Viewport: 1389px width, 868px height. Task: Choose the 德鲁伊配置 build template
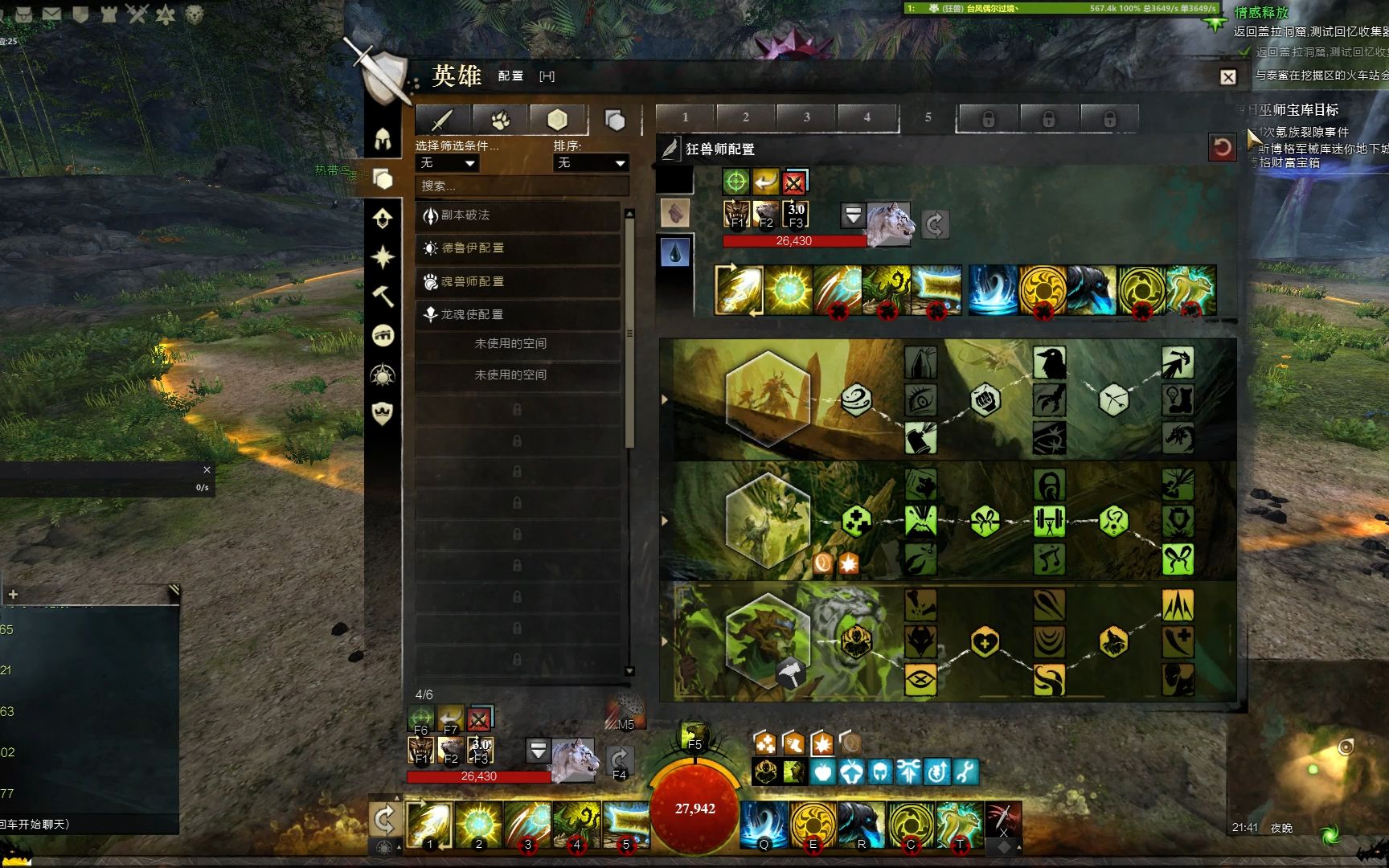(x=518, y=248)
